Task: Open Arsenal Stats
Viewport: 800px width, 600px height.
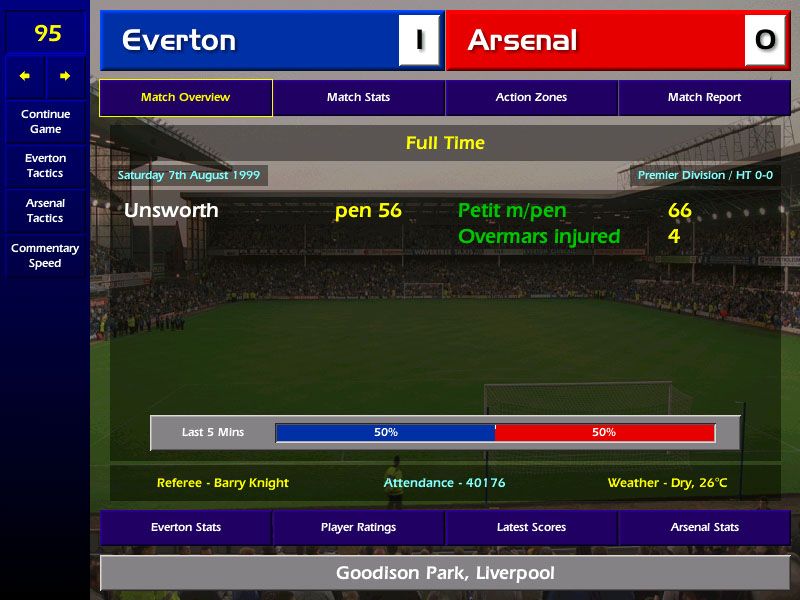Action: click(704, 527)
